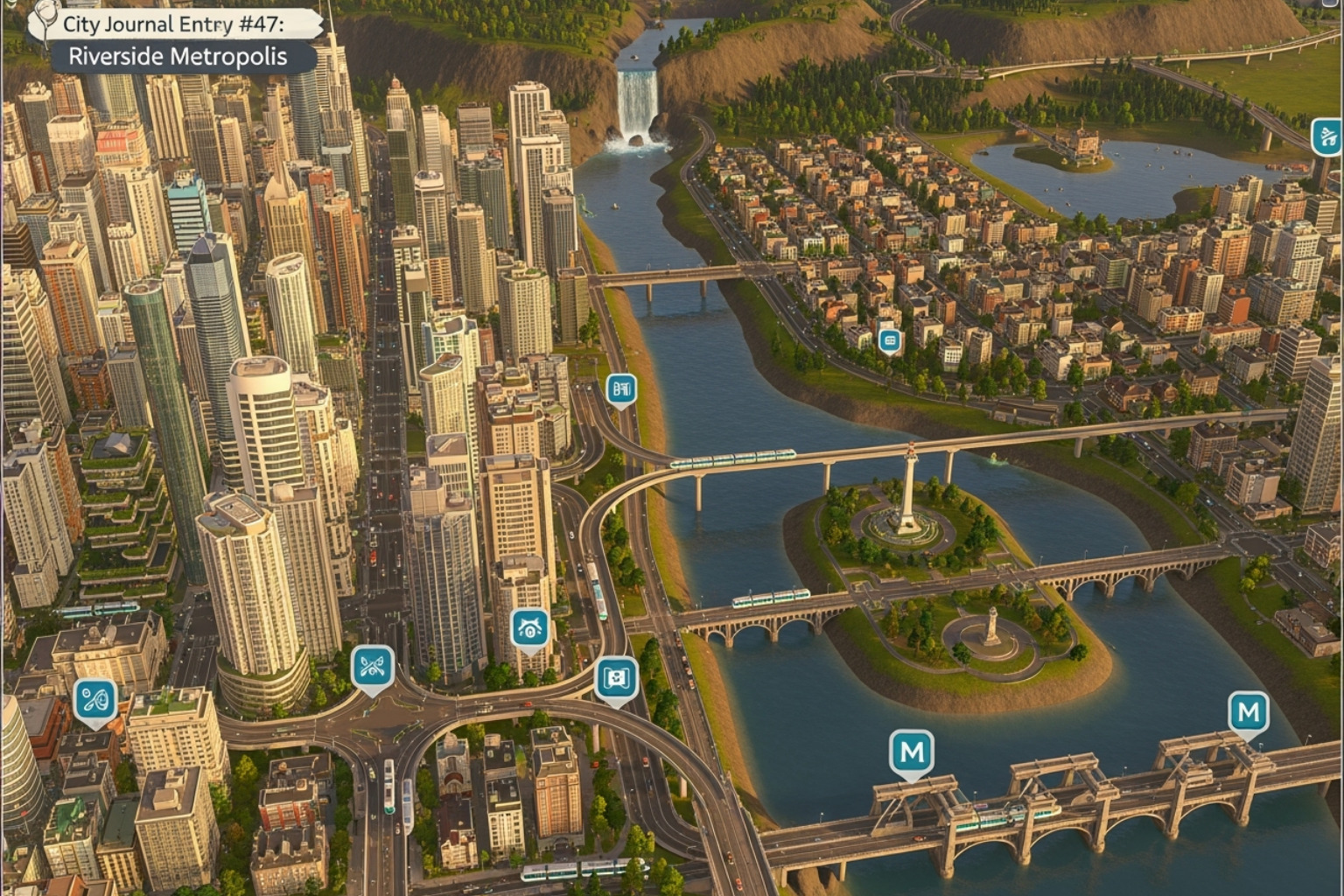The image size is (1344, 896).
Task: Open the Riverside Metropolis journal entry label
Action: (x=178, y=57)
